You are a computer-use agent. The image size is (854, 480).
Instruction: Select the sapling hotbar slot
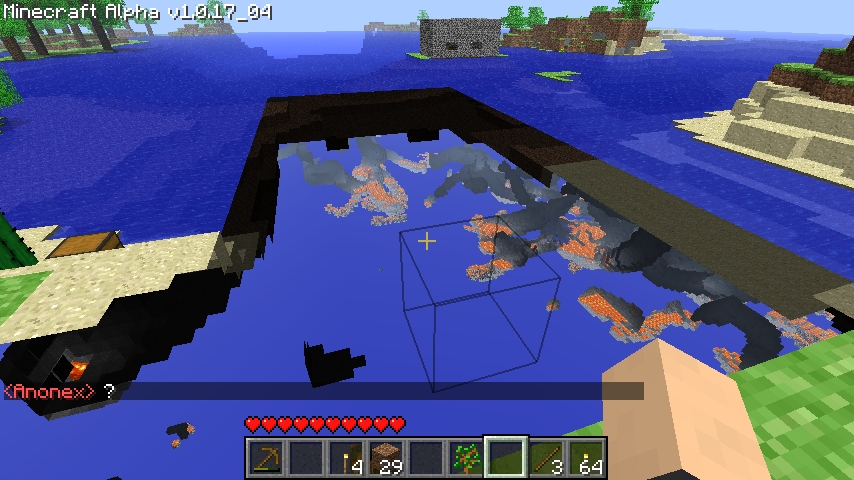[466, 458]
